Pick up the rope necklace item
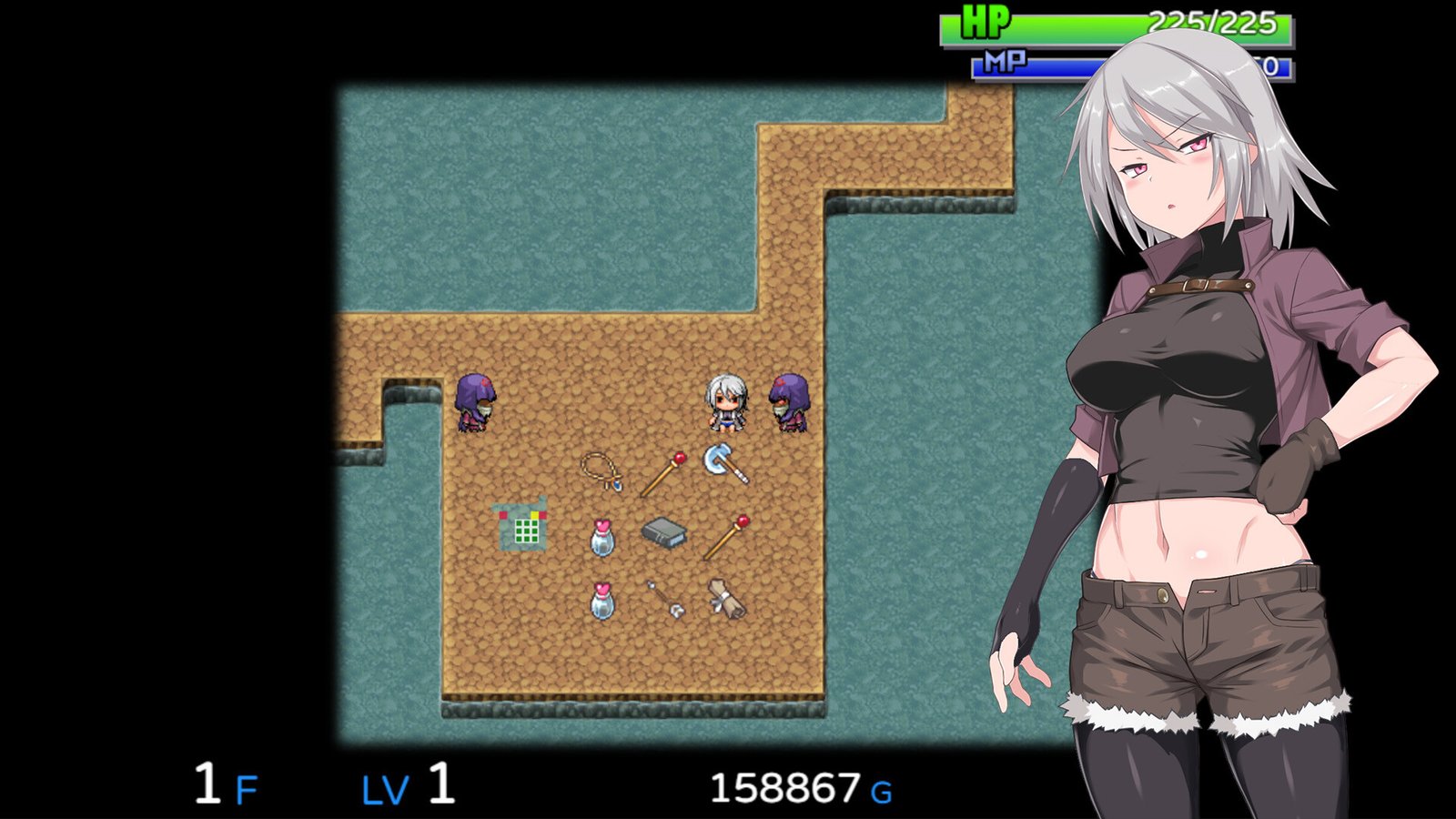The height and width of the screenshot is (819, 1456). pyautogui.click(x=601, y=469)
